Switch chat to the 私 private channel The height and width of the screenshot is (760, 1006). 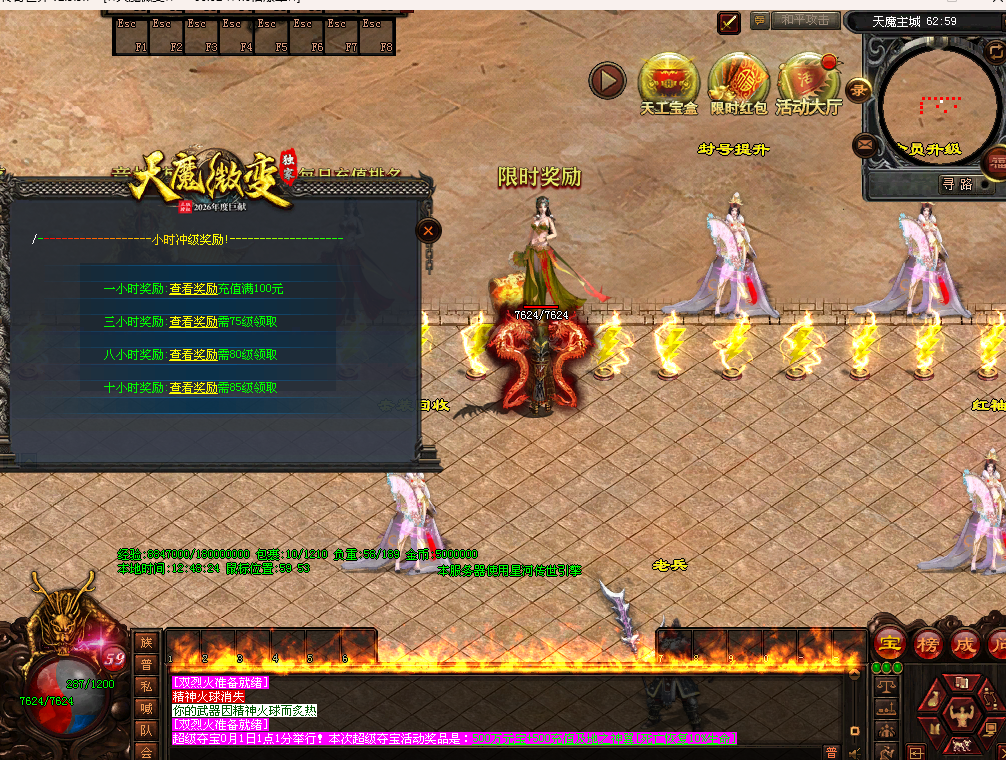(x=146, y=686)
